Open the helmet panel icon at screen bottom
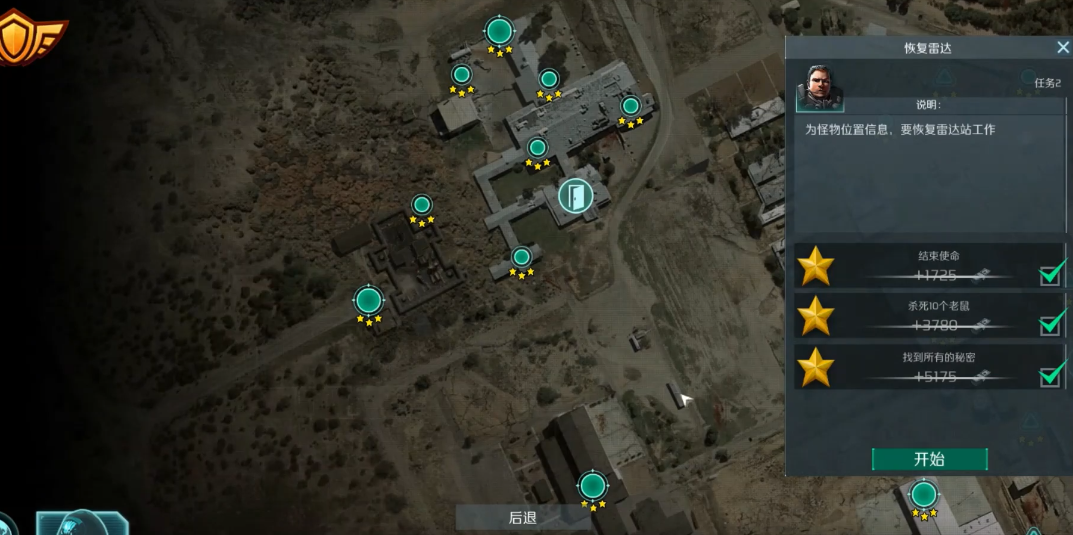 click(x=82, y=523)
